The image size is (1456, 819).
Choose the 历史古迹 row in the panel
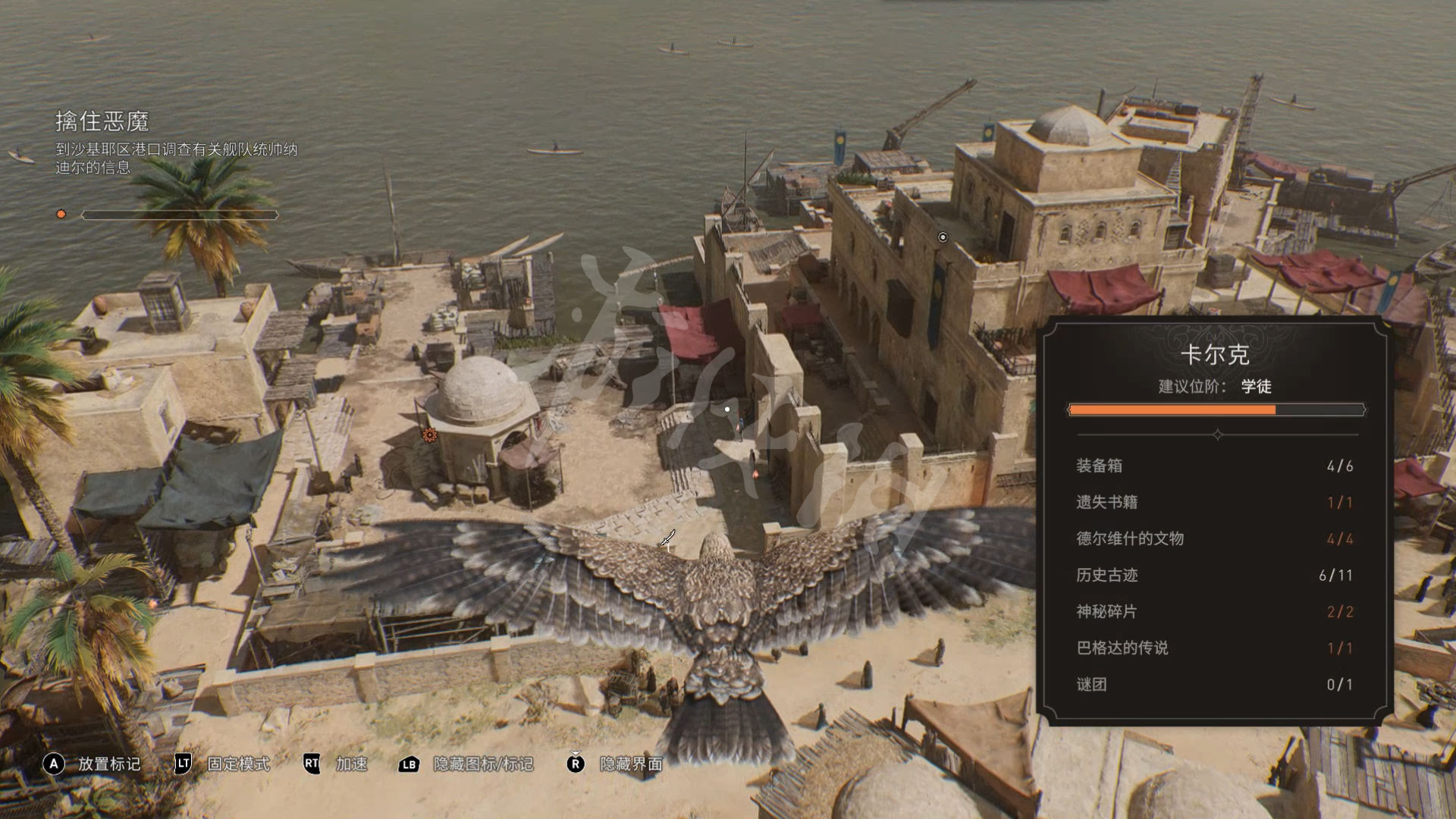[1214, 575]
